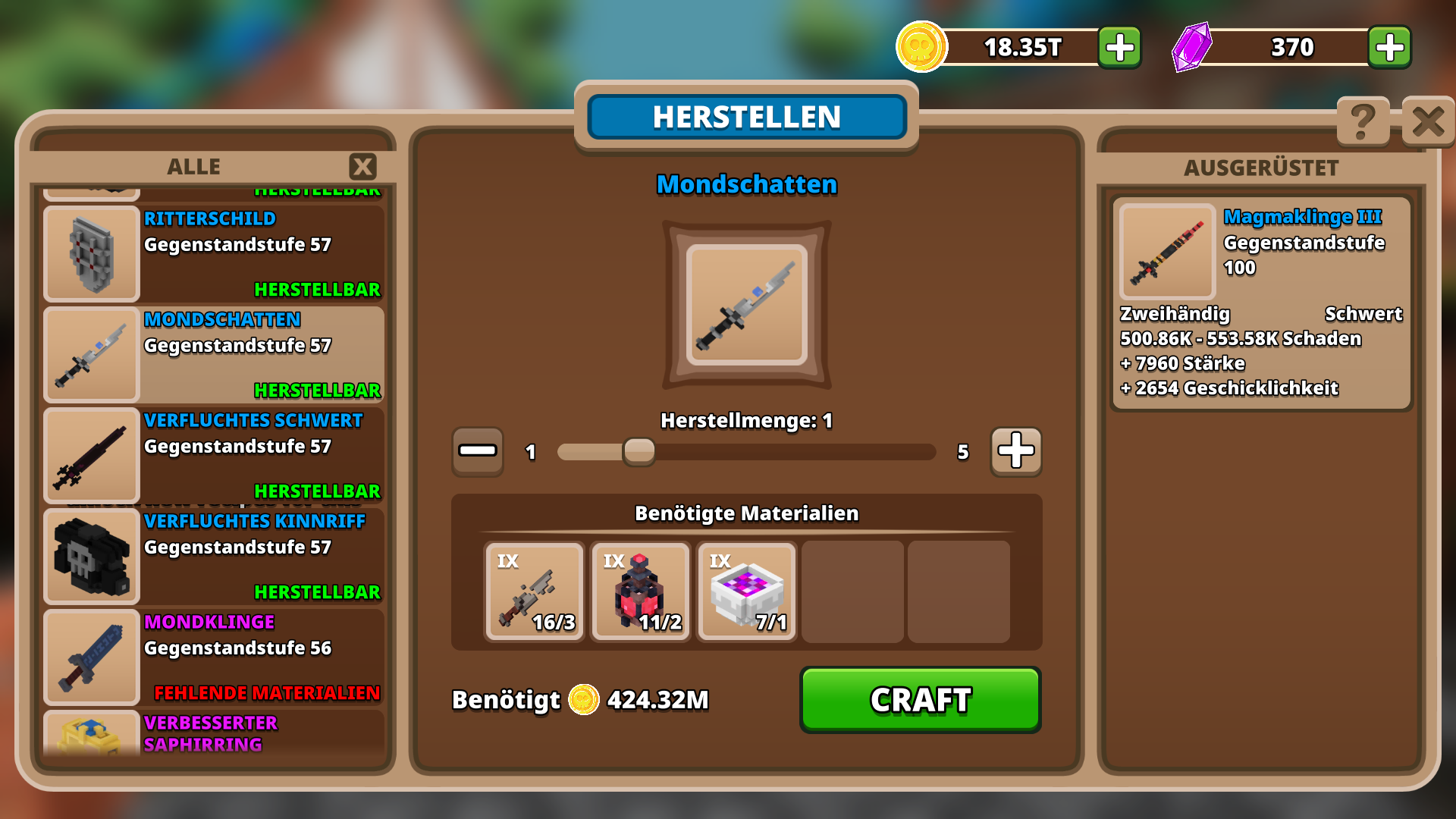
Task: Clear the ALLE filter
Action: [362, 166]
